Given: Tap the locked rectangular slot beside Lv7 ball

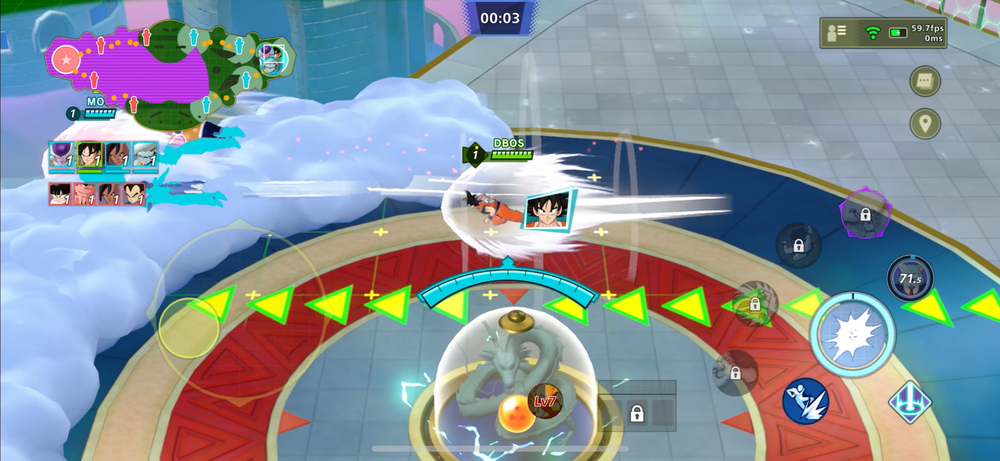Looking at the screenshot, I should pos(636,411).
